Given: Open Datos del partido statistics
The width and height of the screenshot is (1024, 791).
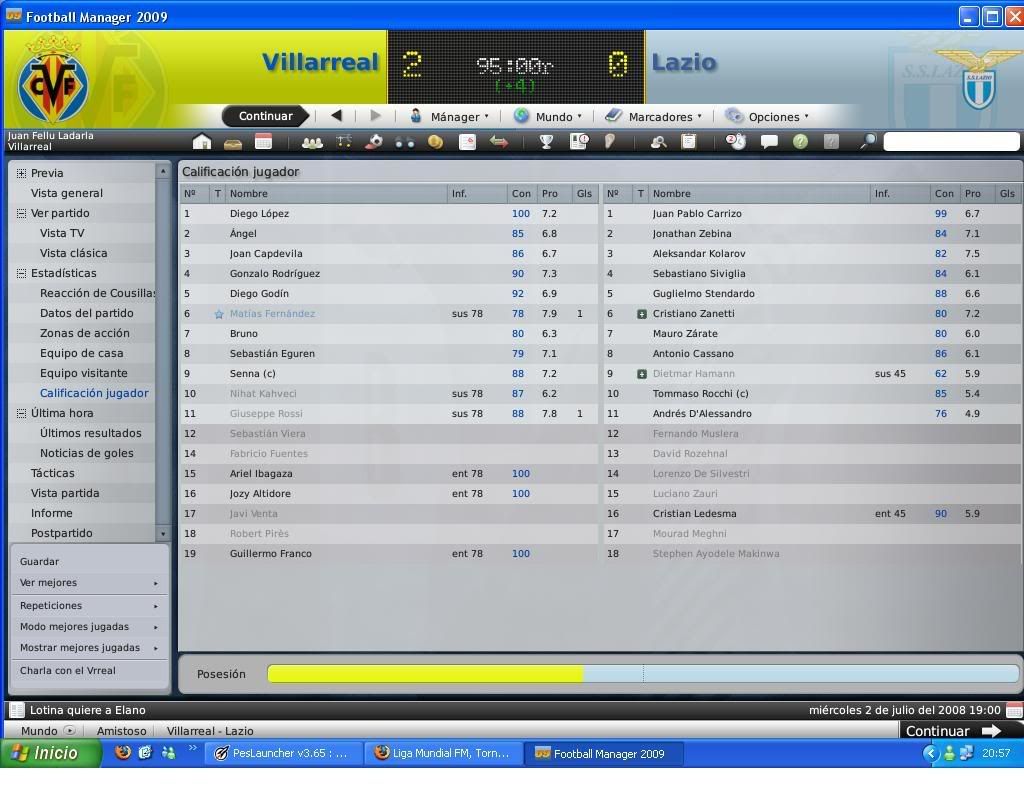Looking at the screenshot, I should click(86, 313).
